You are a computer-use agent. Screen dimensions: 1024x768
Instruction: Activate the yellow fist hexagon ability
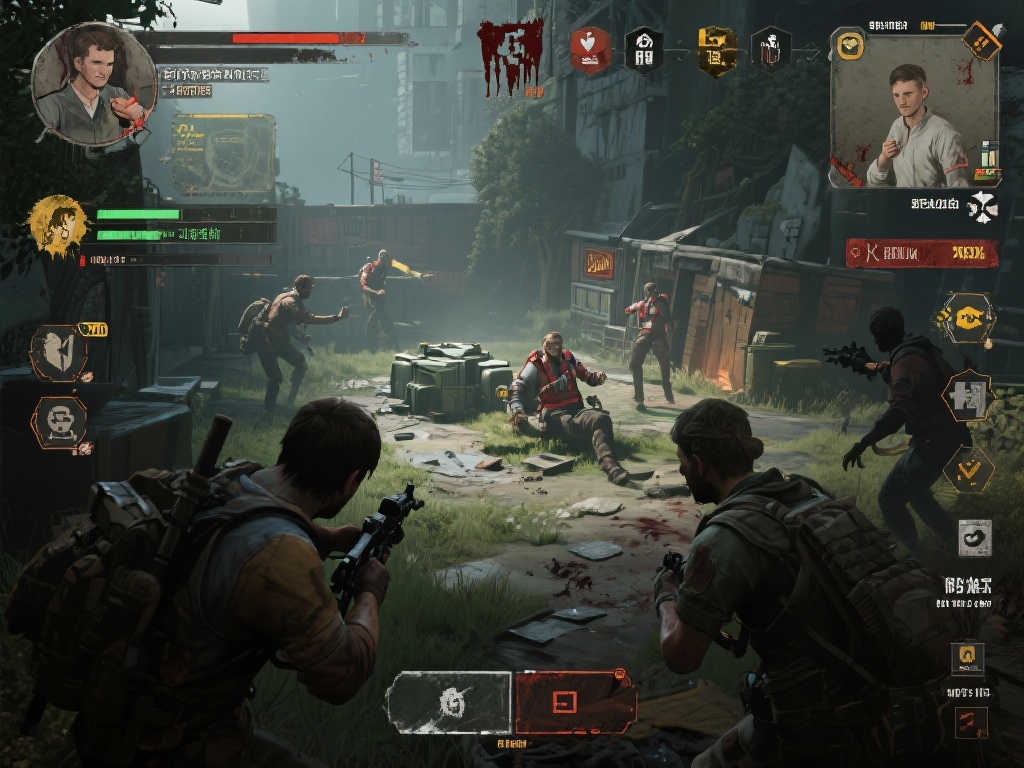[965, 318]
